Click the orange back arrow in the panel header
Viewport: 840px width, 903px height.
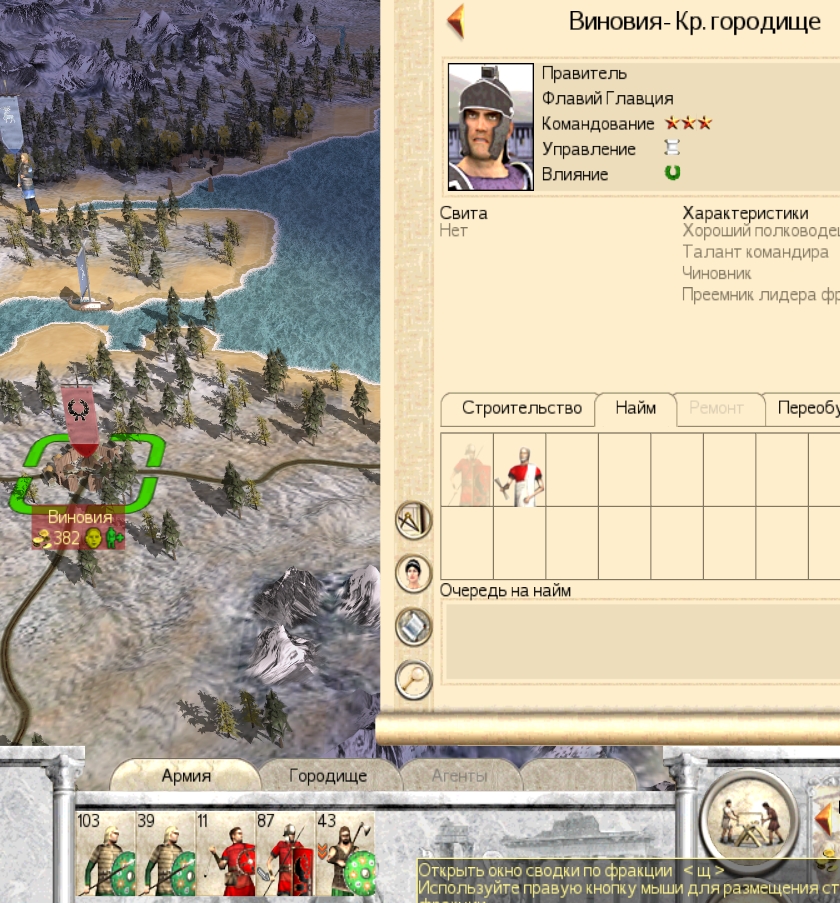(456, 22)
